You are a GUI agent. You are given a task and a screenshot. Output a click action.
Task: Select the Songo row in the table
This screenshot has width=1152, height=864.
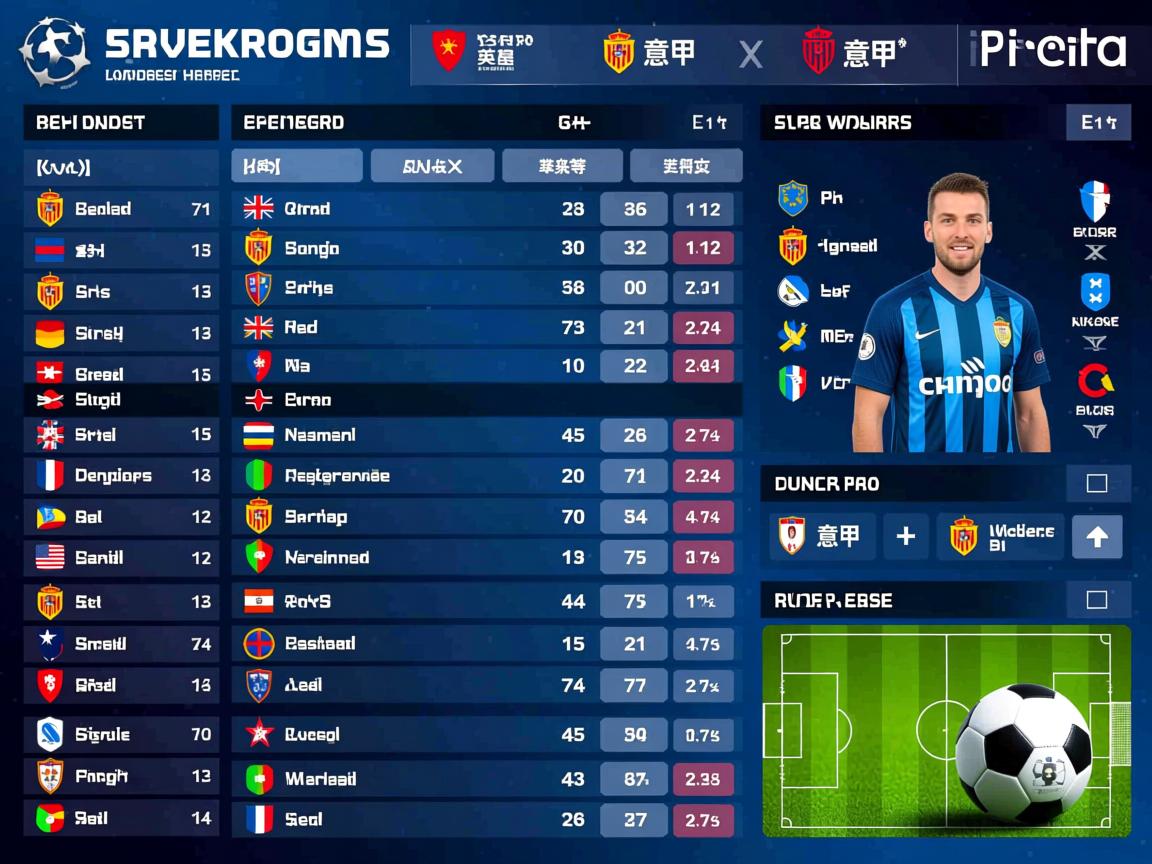pyautogui.click(x=486, y=248)
